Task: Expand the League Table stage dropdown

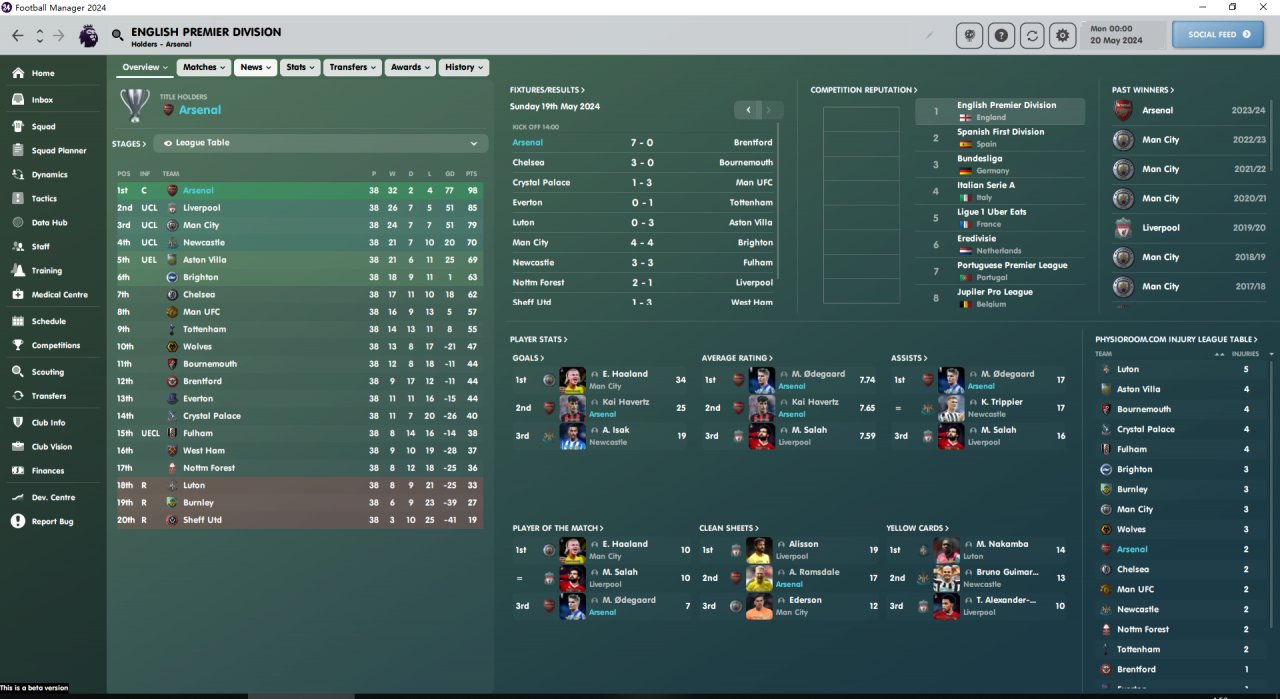Action: (320, 143)
